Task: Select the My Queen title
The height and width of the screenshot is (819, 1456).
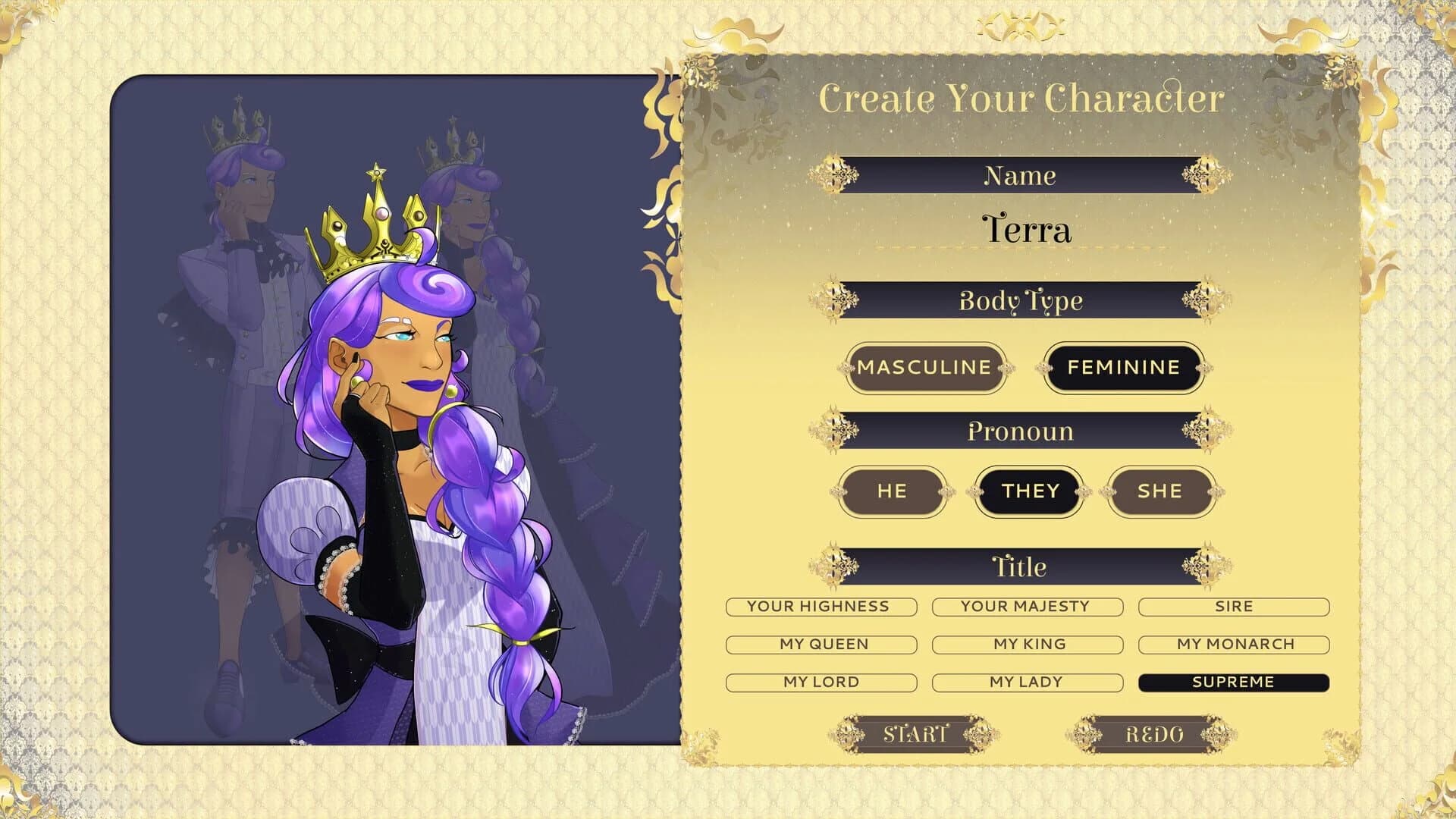Action: (x=822, y=644)
